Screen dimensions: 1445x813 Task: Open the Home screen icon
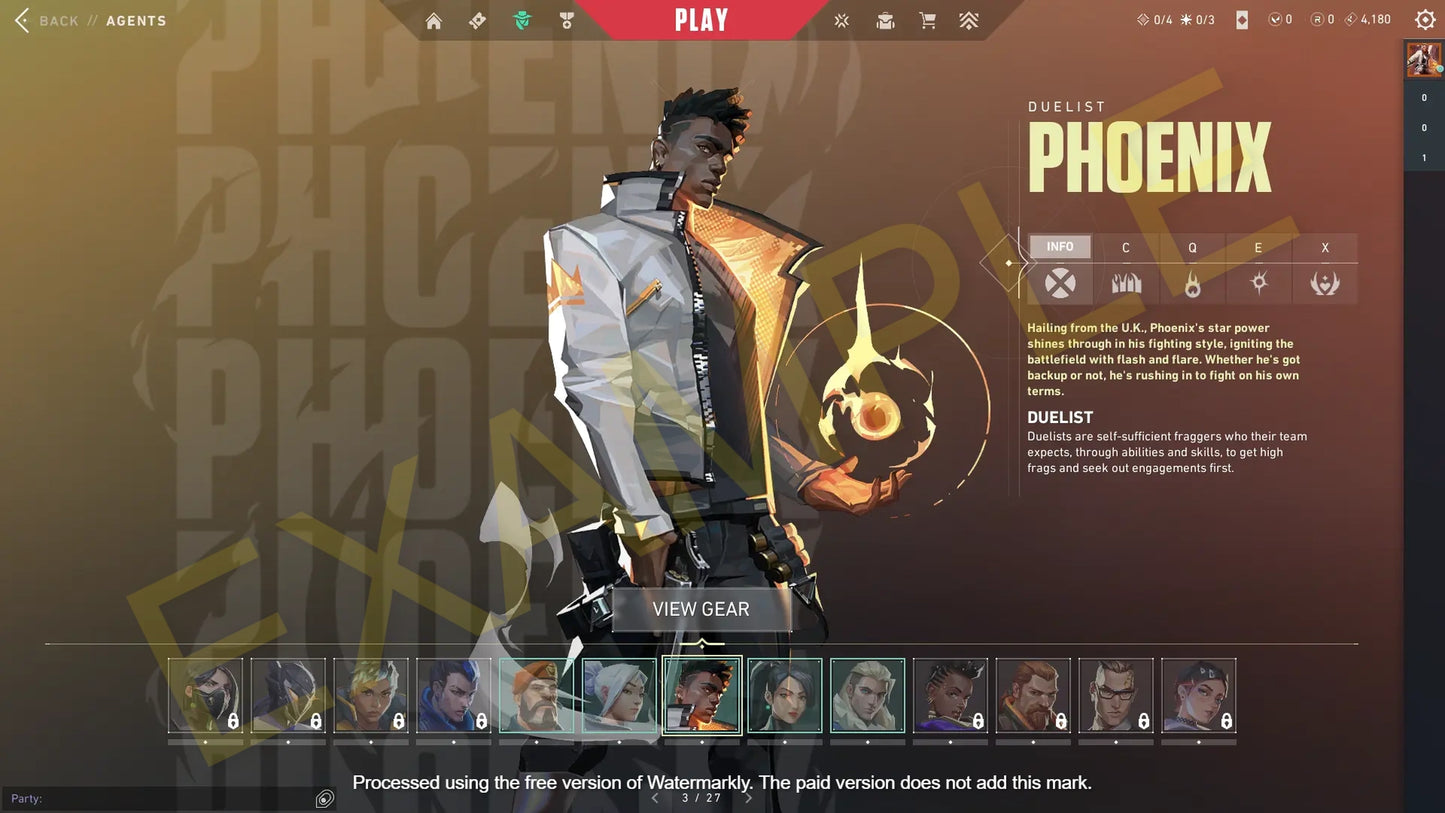433,19
